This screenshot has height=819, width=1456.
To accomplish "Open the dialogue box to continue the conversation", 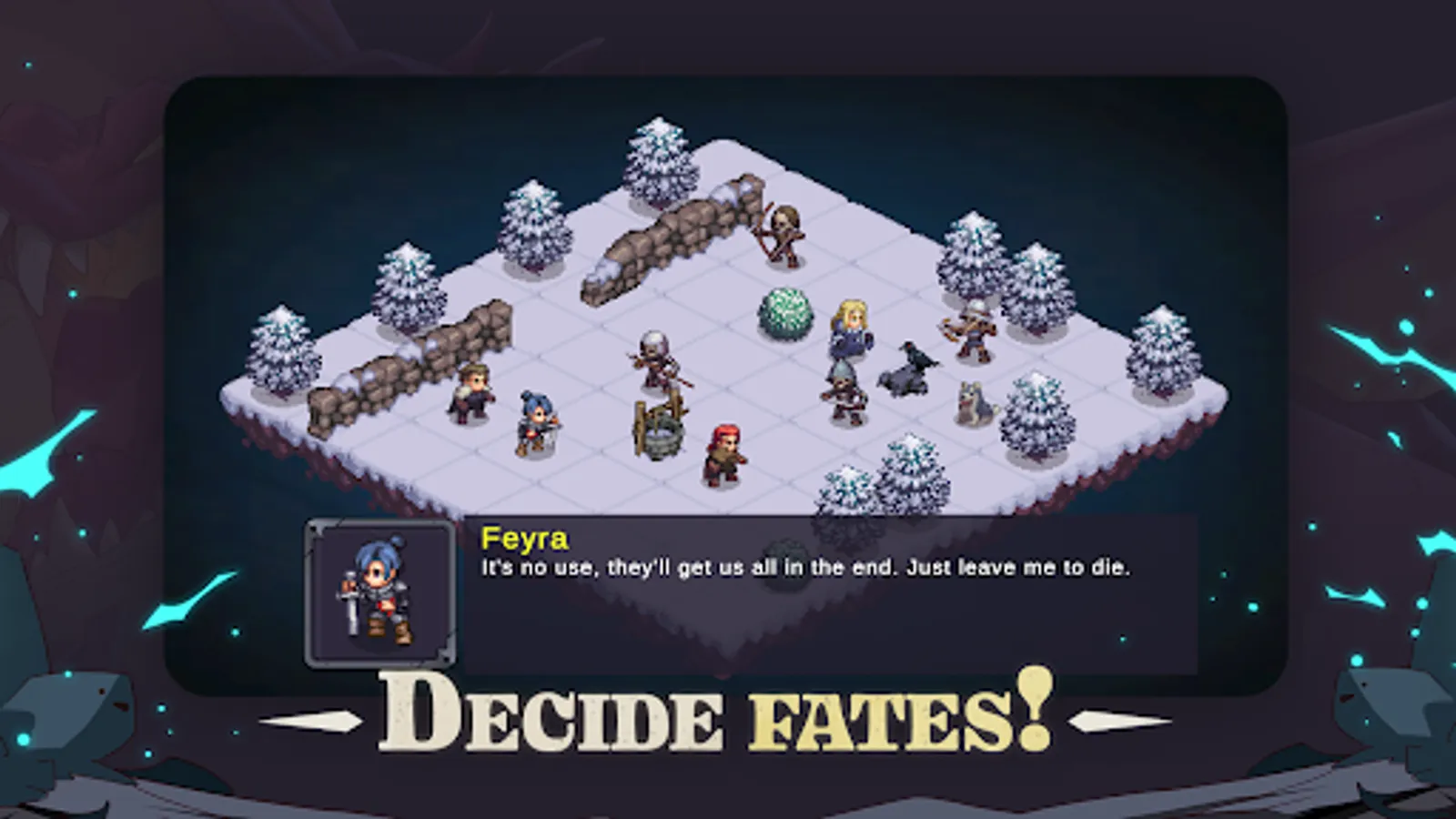I will 819,587.
